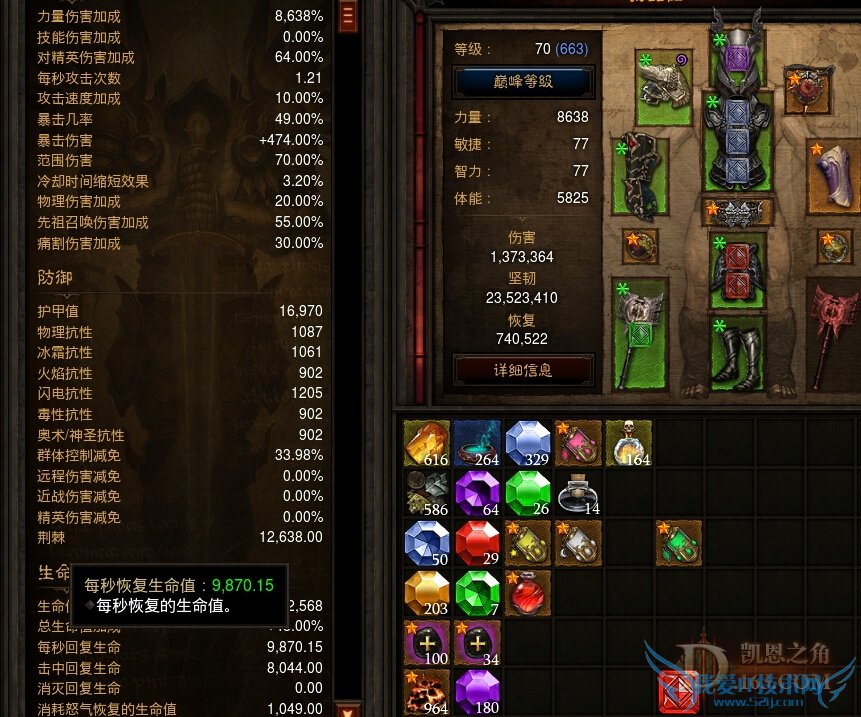Click the white diamond stack of 329

click(528, 443)
